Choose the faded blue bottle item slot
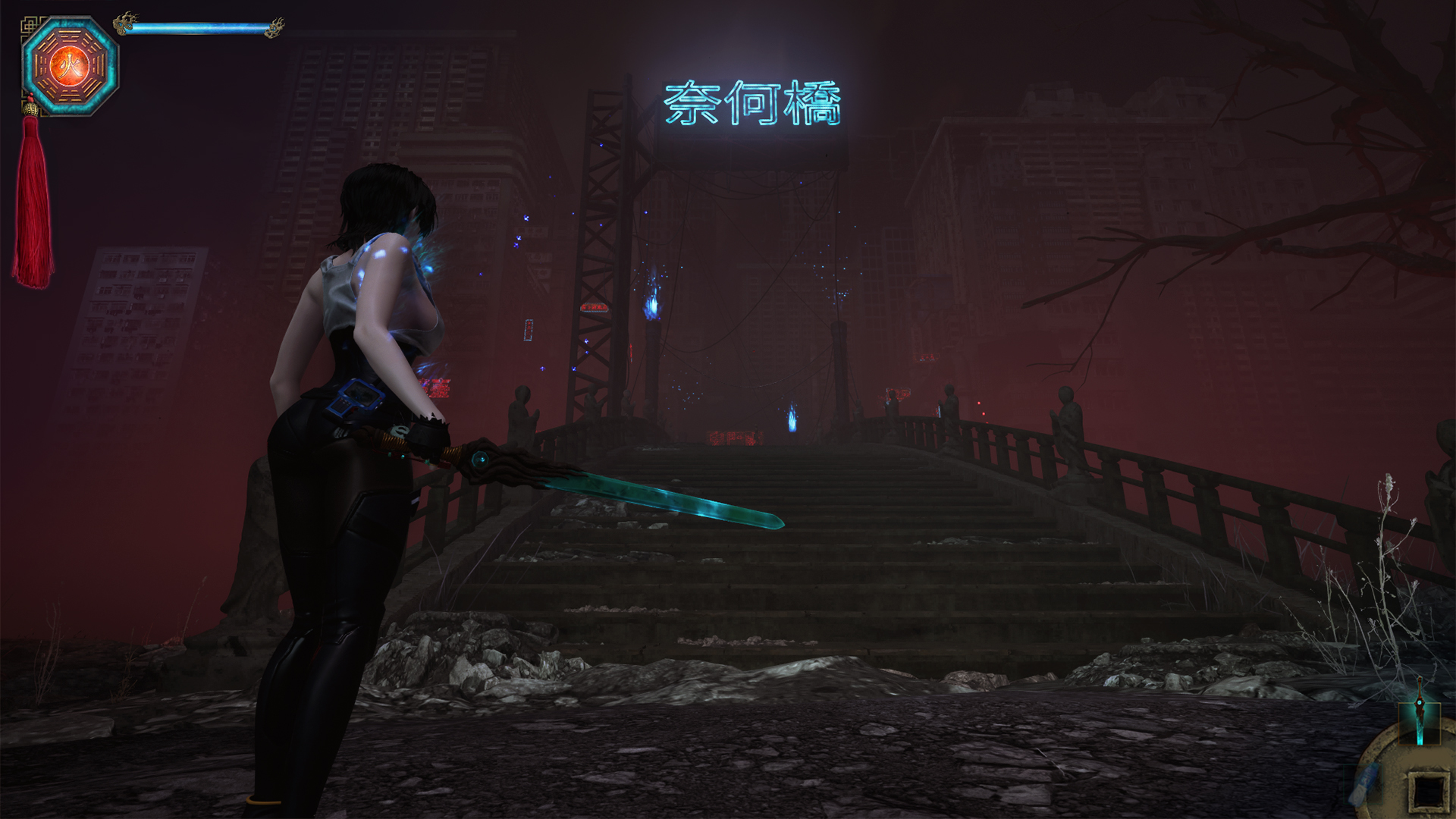This screenshot has height=819, width=1456. point(1363,780)
